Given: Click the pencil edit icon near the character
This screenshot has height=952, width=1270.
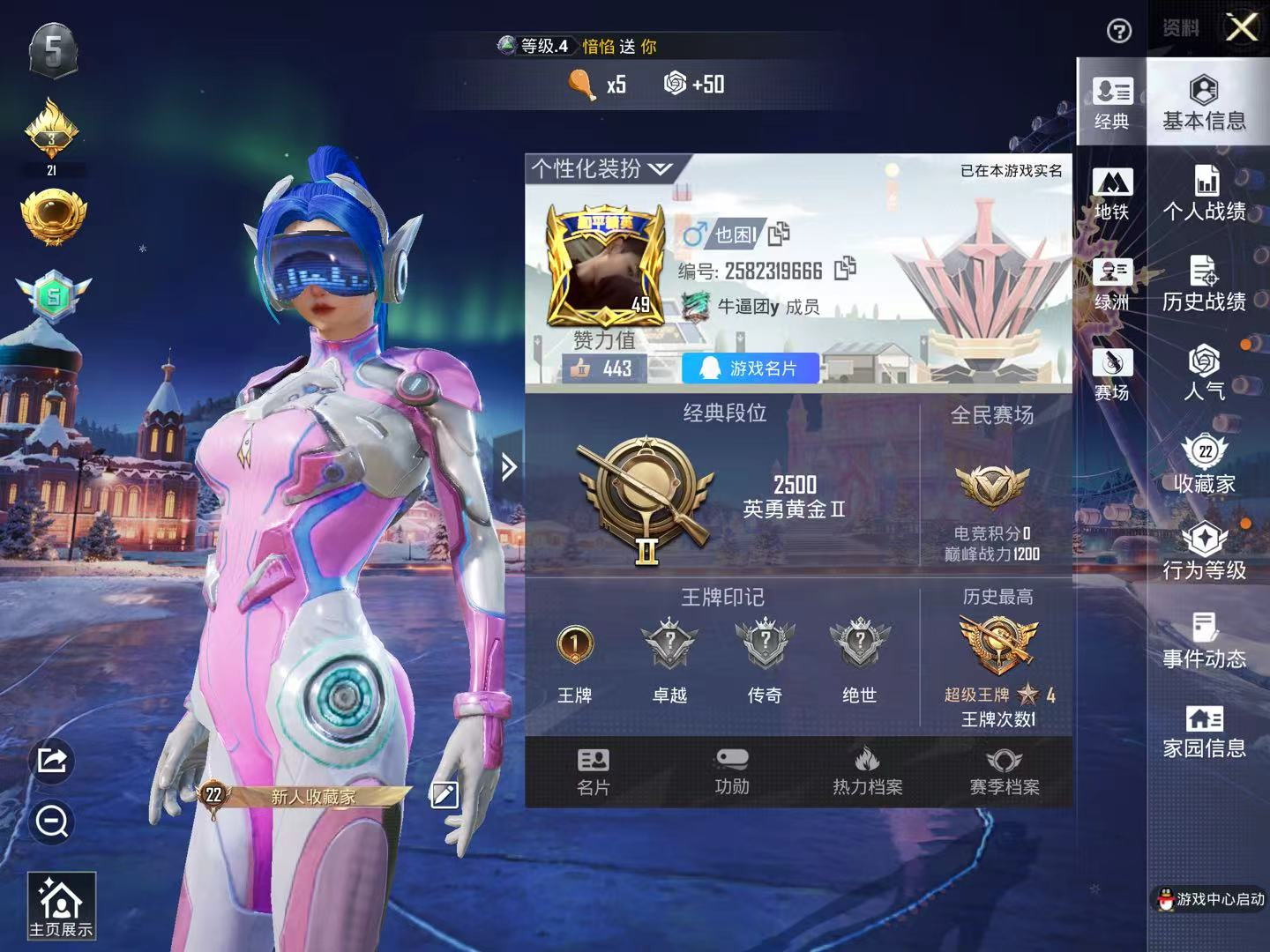Looking at the screenshot, I should 444,795.
